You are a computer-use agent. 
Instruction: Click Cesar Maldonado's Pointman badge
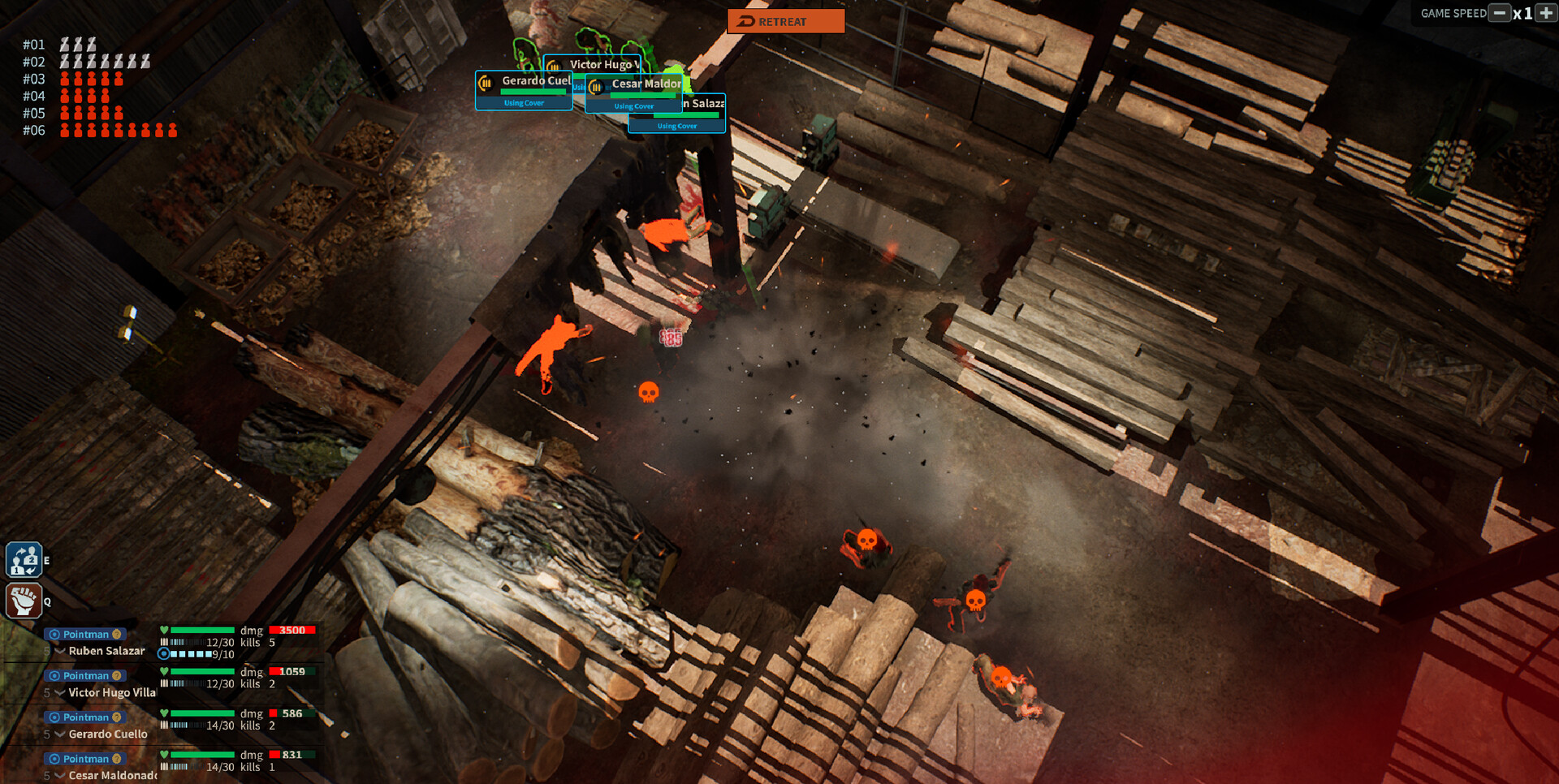[84, 759]
